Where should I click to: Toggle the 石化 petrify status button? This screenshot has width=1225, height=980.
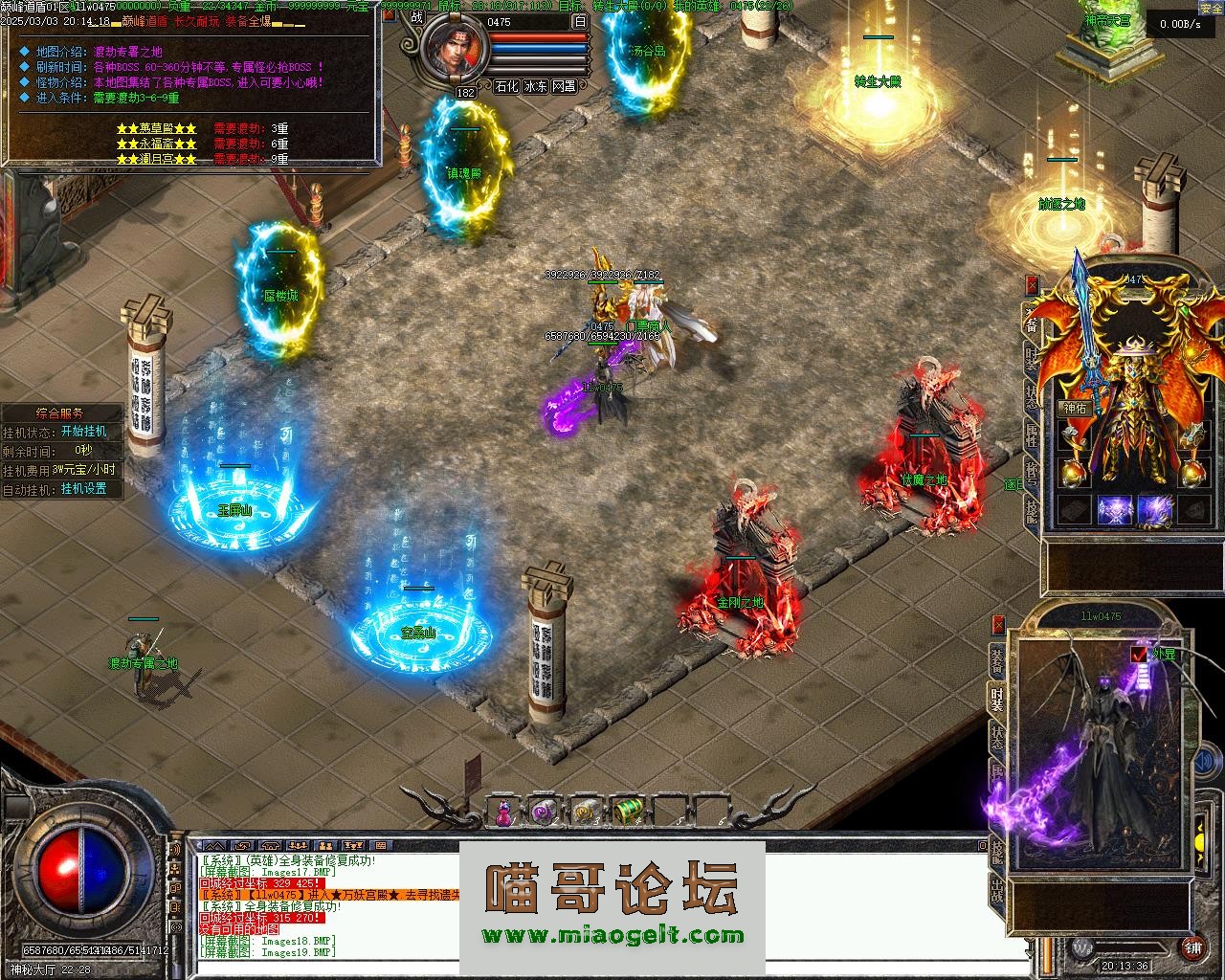[506, 86]
